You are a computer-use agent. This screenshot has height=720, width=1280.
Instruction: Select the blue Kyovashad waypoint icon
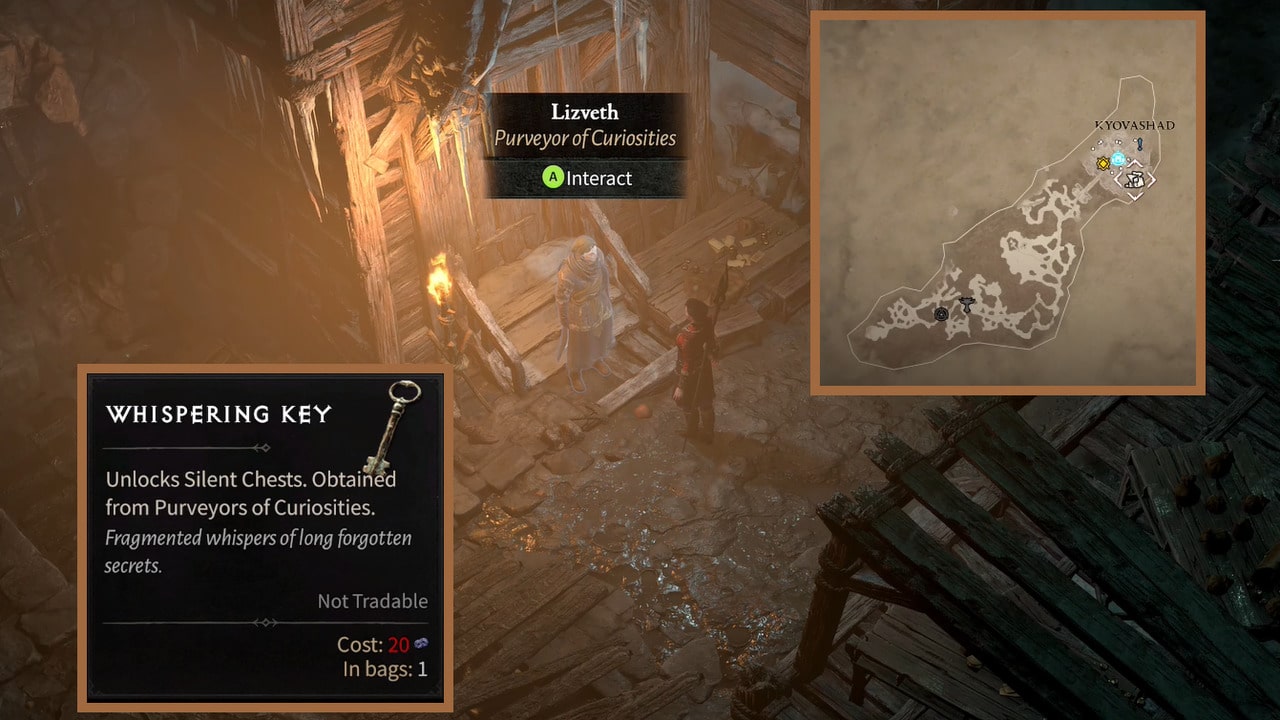tap(1118, 158)
